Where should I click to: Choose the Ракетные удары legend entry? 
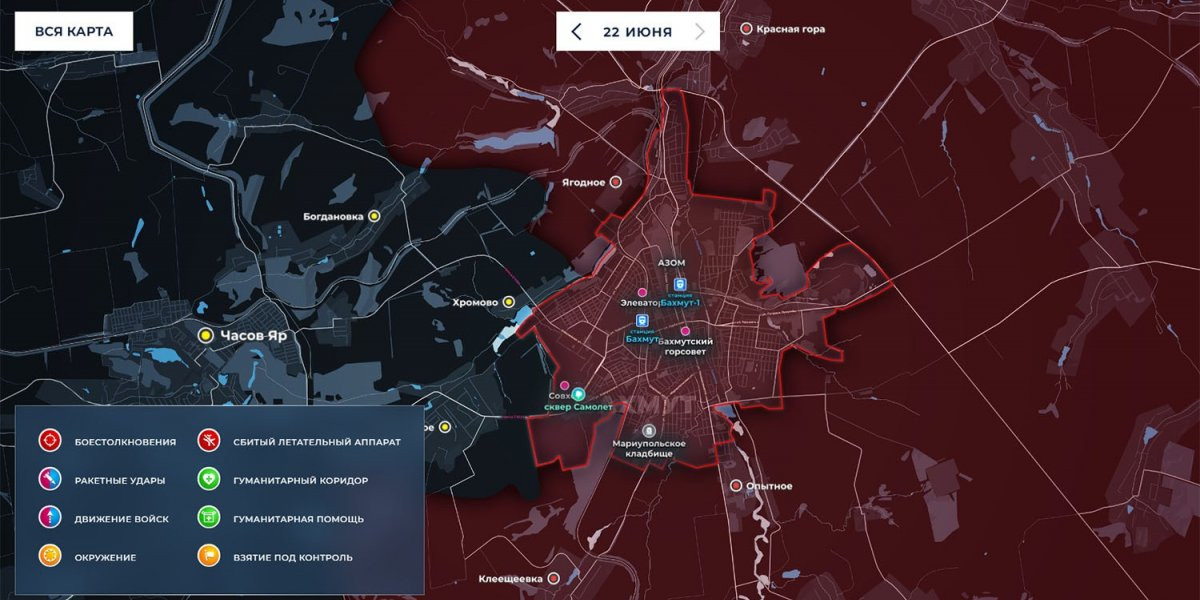(x=50, y=480)
